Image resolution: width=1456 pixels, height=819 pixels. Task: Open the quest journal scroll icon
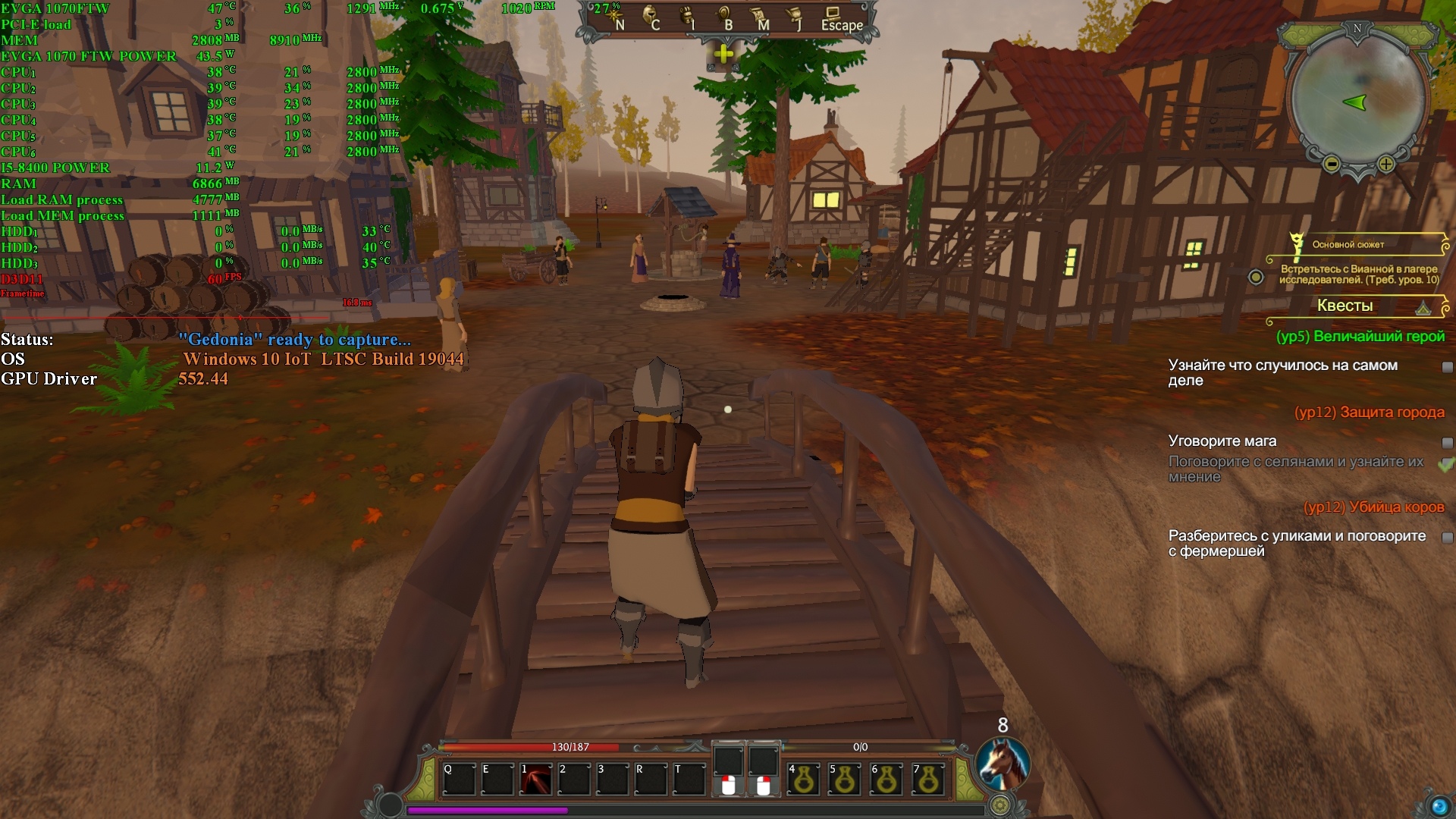(794, 17)
